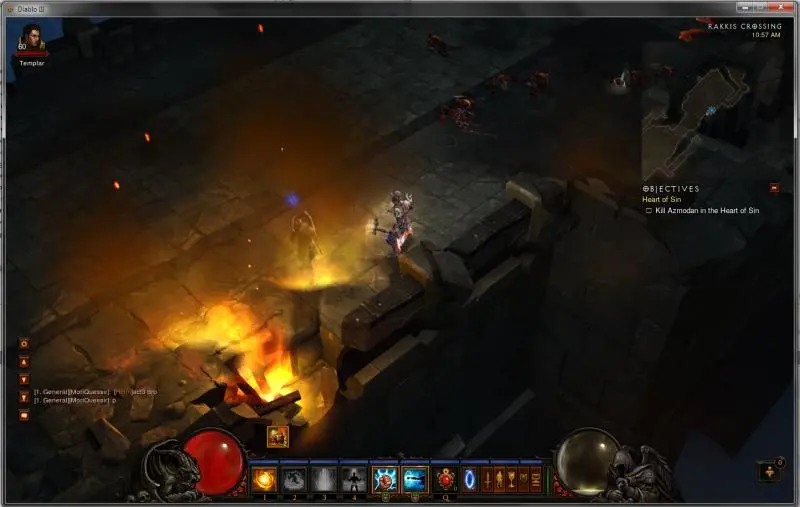
Task: Collapse the Objectives tracker
Action: (x=774, y=187)
